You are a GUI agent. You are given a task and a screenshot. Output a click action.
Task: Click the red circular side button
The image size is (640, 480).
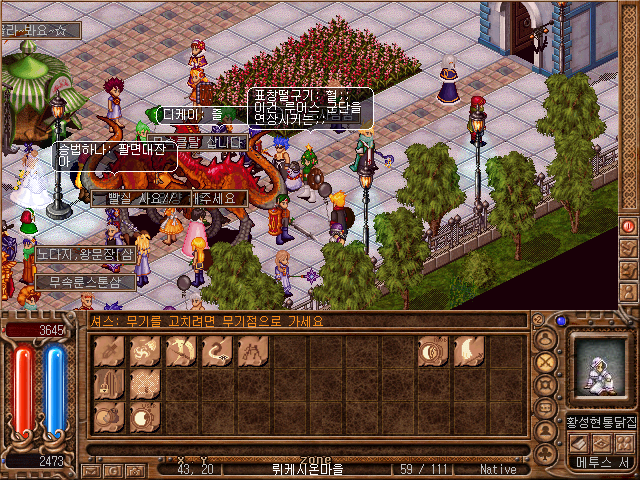pos(628,225)
